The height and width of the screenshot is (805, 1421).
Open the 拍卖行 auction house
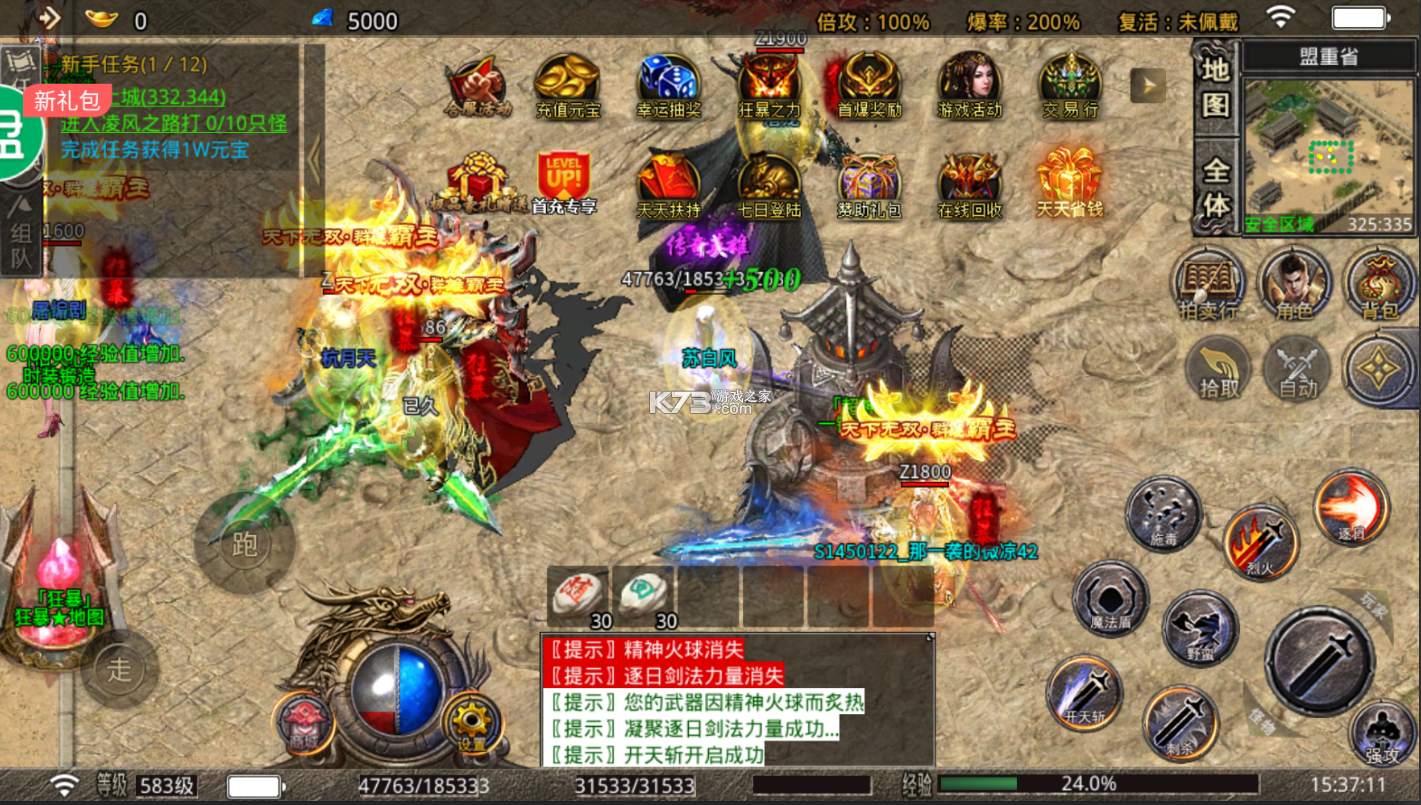point(1210,283)
